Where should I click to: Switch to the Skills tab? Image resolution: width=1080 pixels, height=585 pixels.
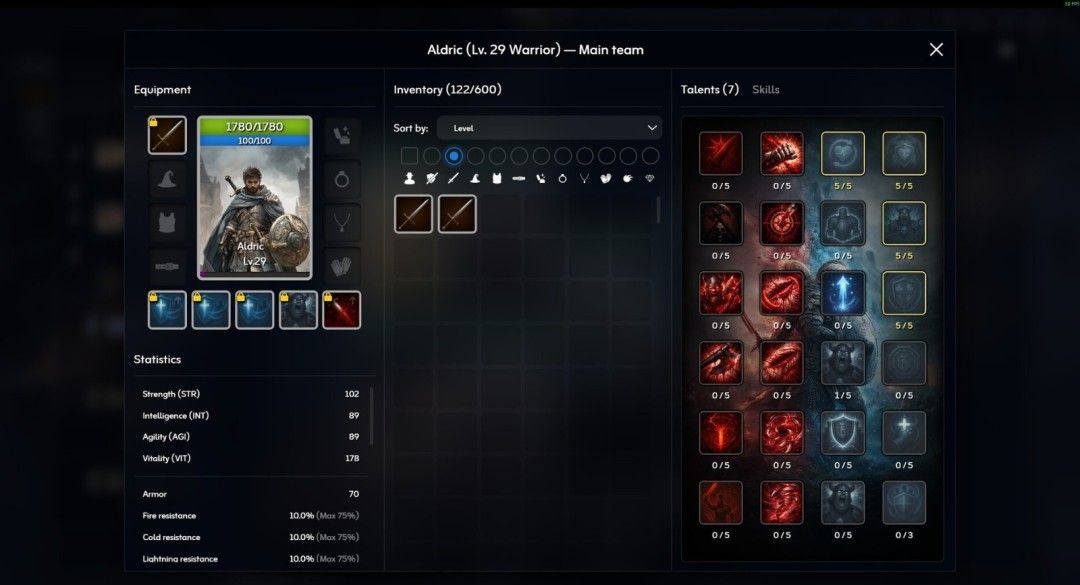coord(765,90)
